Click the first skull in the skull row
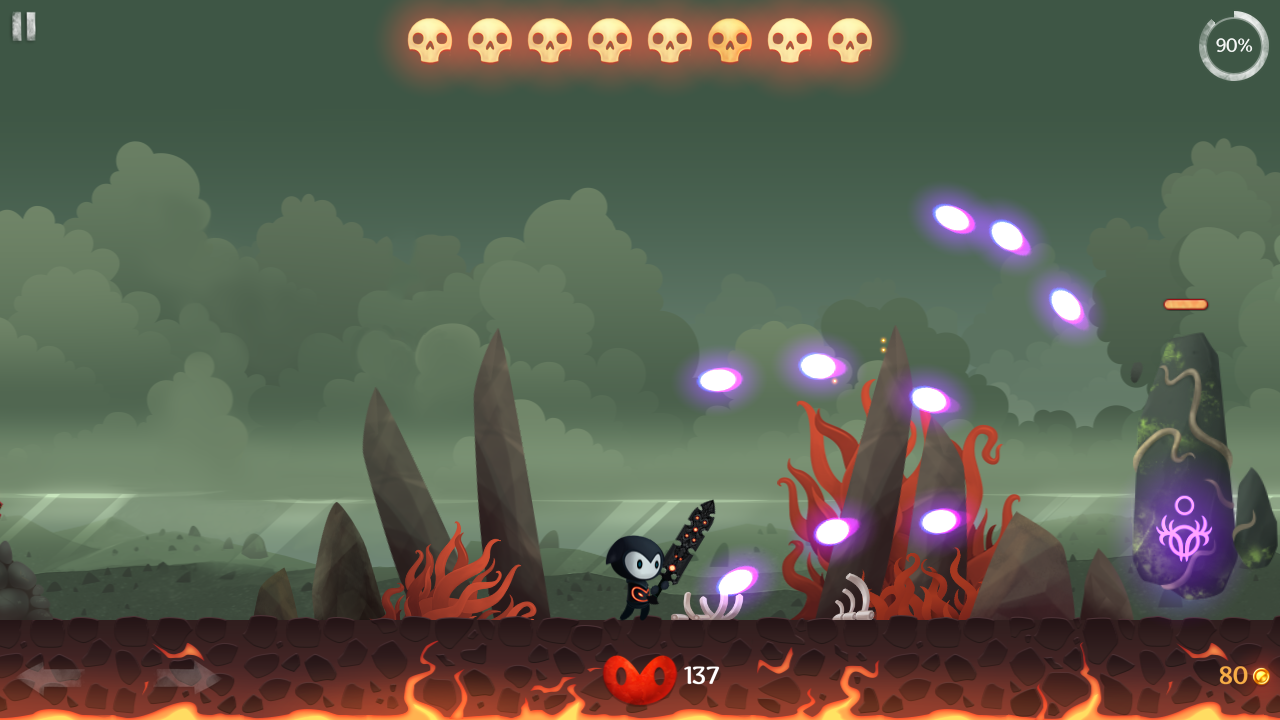1280x720 pixels. click(430, 40)
